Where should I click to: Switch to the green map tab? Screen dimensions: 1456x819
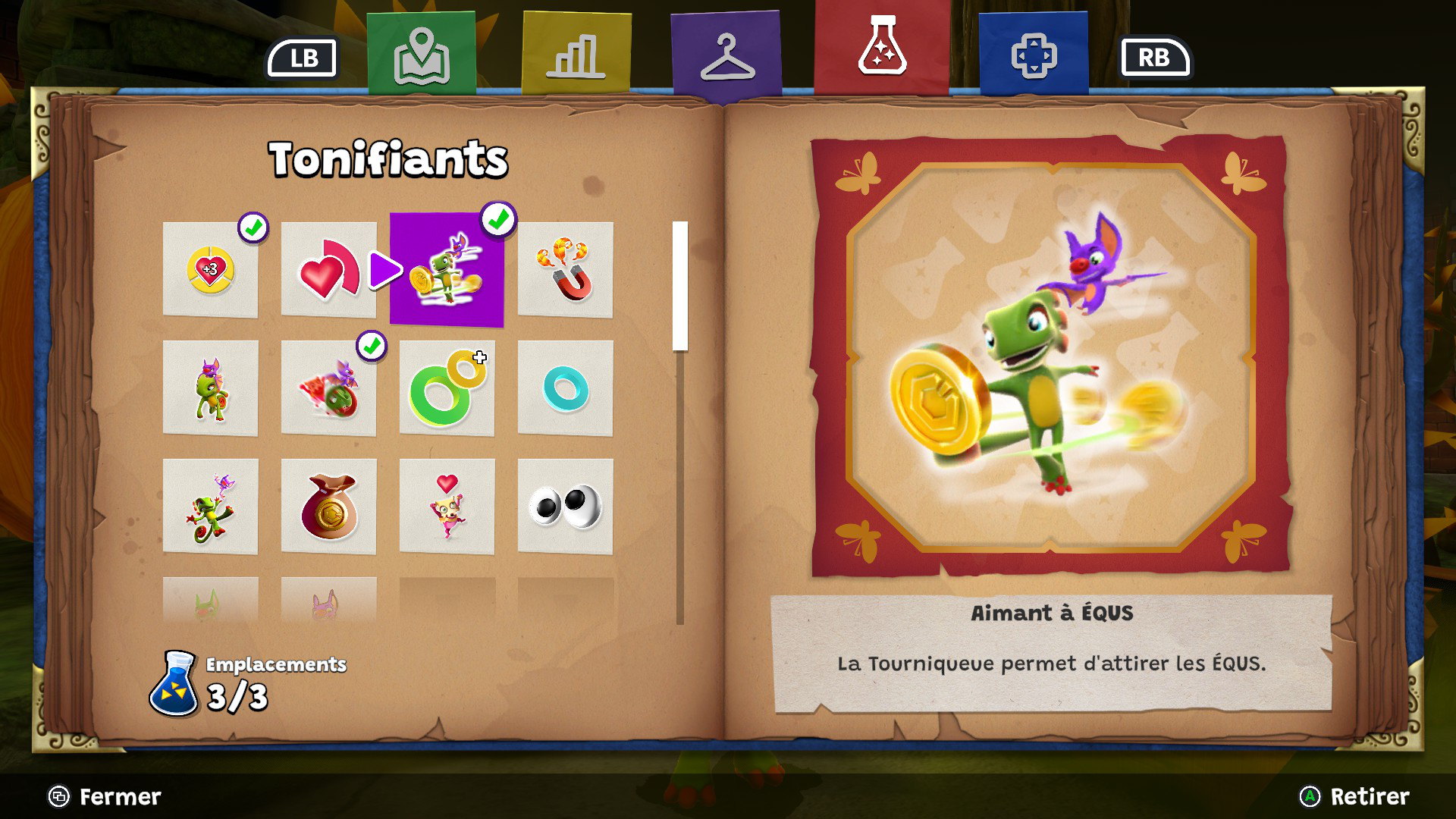point(422,55)
